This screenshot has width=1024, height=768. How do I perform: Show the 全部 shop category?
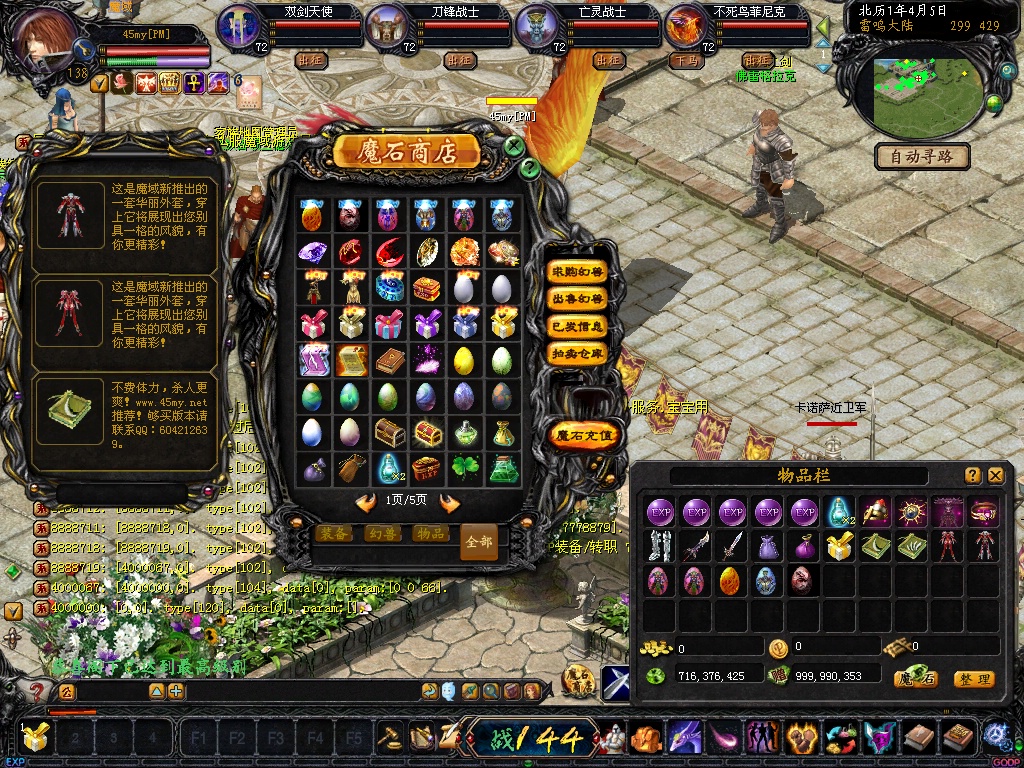(x=479, y=541)
